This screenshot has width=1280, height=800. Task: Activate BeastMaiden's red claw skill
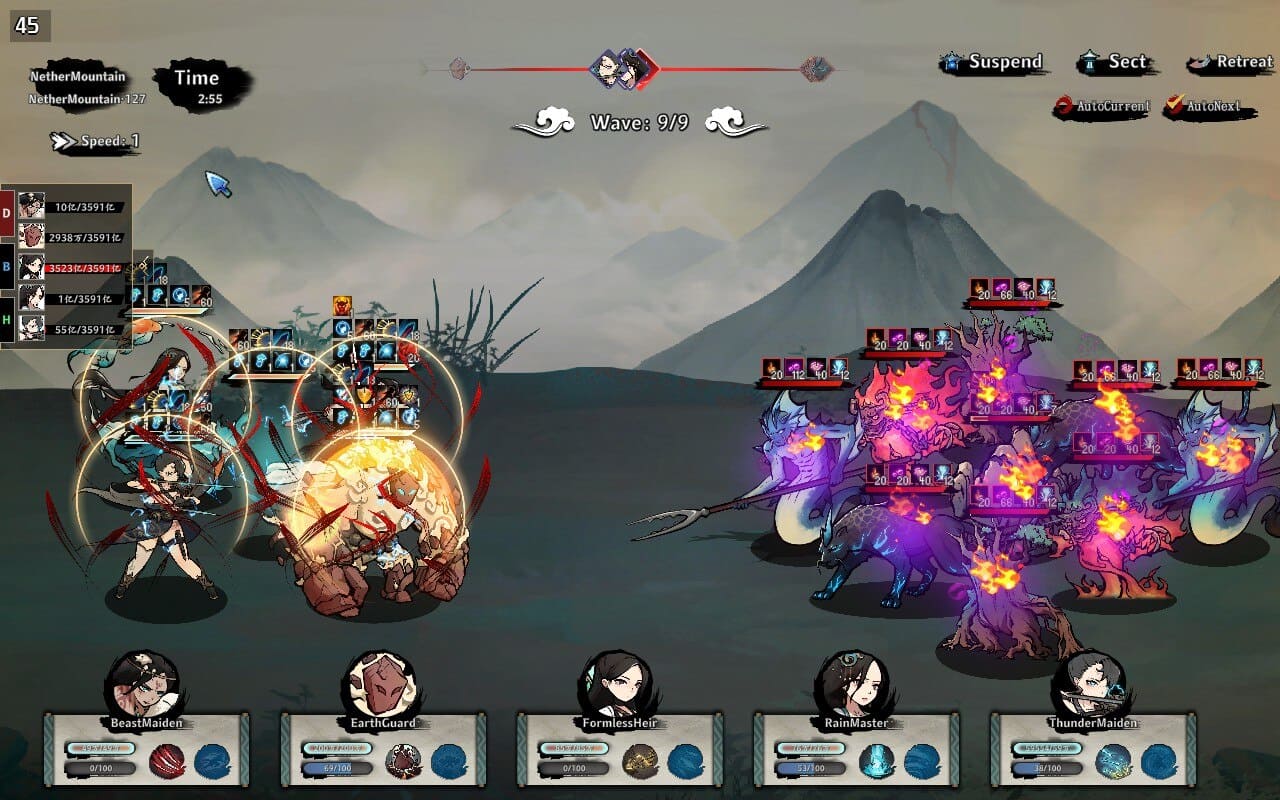(167, 761)
